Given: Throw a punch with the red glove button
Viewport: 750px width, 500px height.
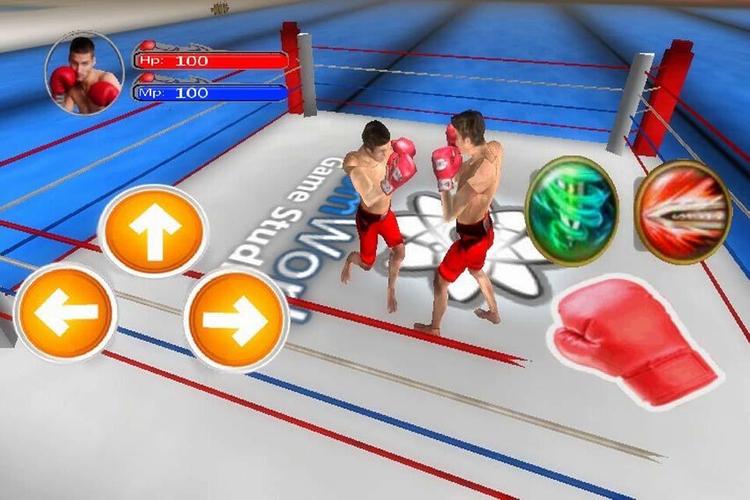Looking at the screenshot, I should tap(633, 342).
